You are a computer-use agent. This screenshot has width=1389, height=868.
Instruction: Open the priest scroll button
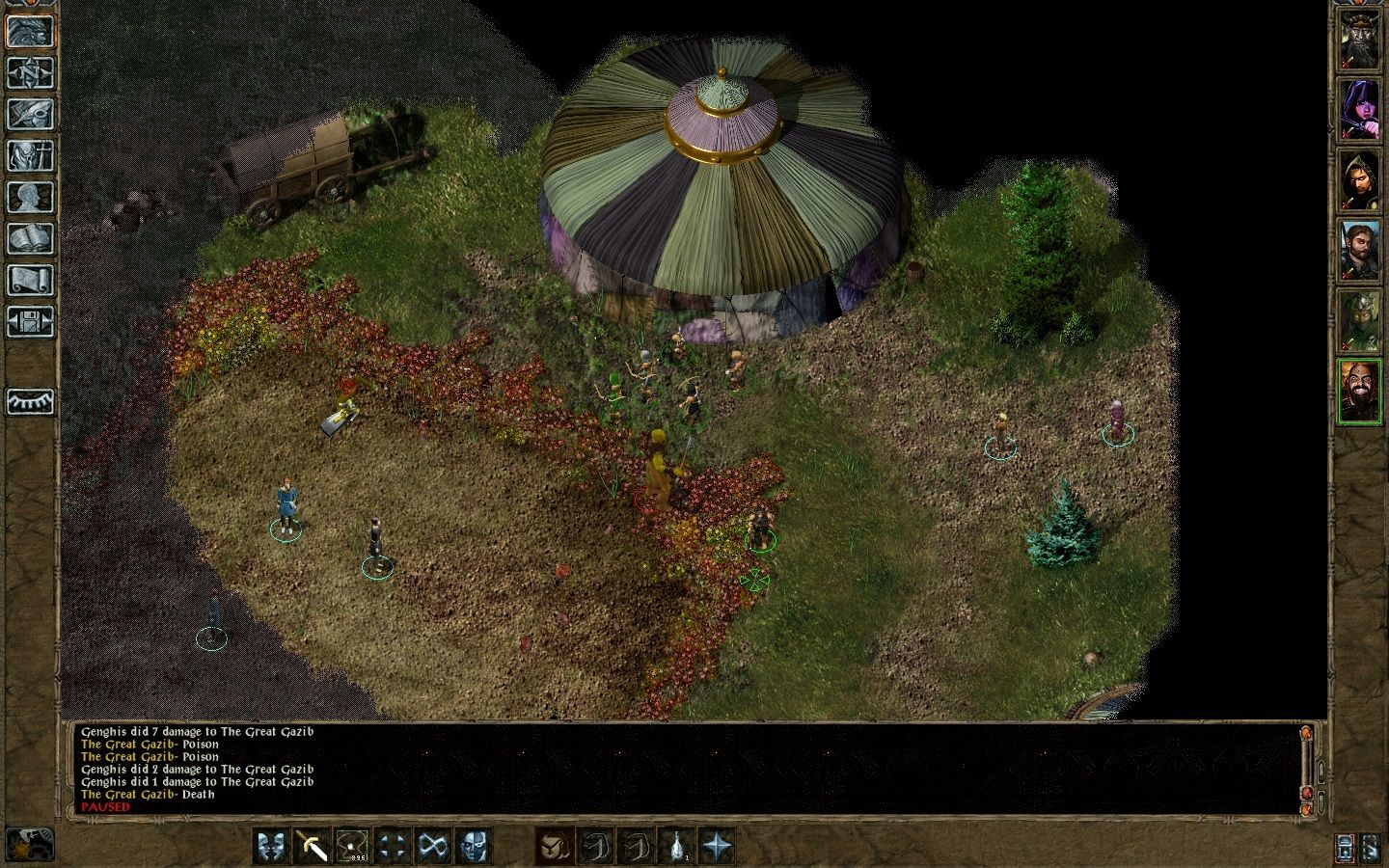(30, 280)
